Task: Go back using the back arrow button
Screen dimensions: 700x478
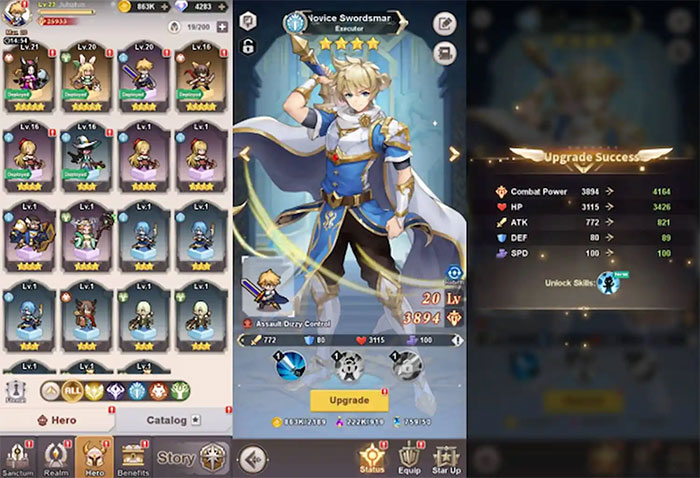Action: point(254,458)
